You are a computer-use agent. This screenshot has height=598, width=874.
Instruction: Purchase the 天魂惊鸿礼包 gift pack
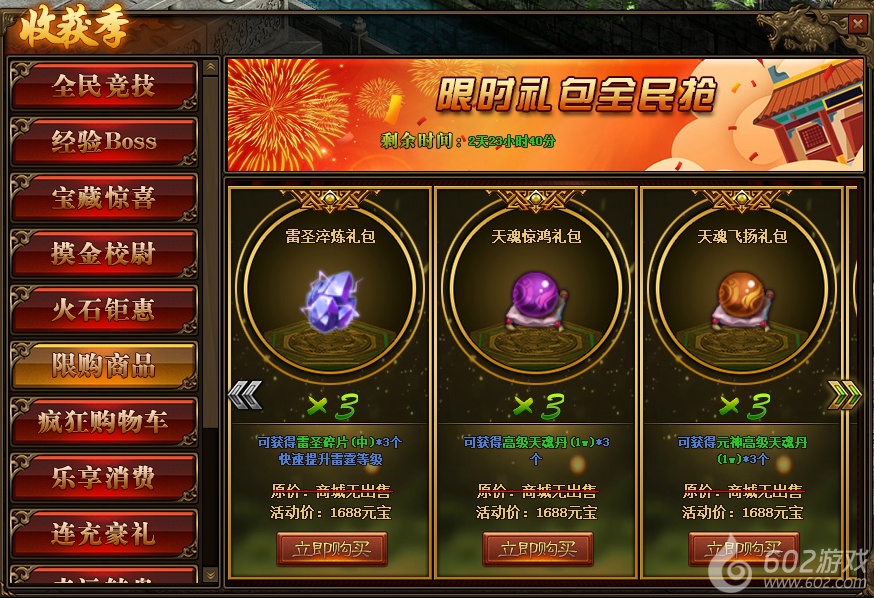click(x=537, y=549)
